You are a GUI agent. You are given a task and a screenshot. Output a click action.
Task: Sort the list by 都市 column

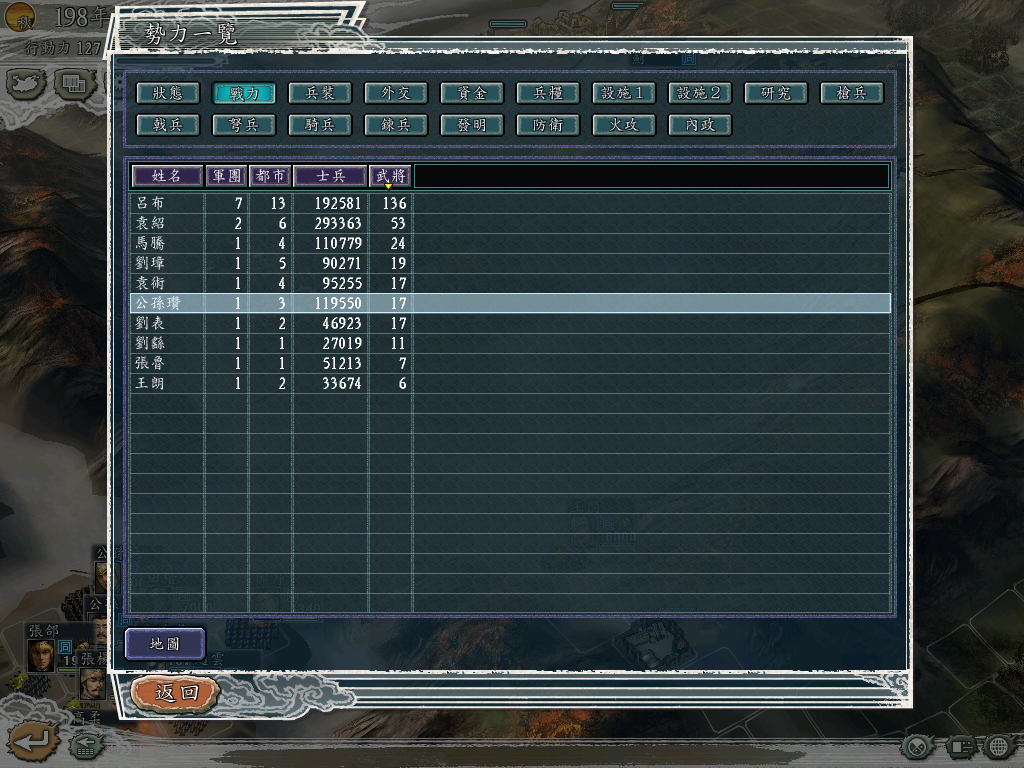[270, 176]
